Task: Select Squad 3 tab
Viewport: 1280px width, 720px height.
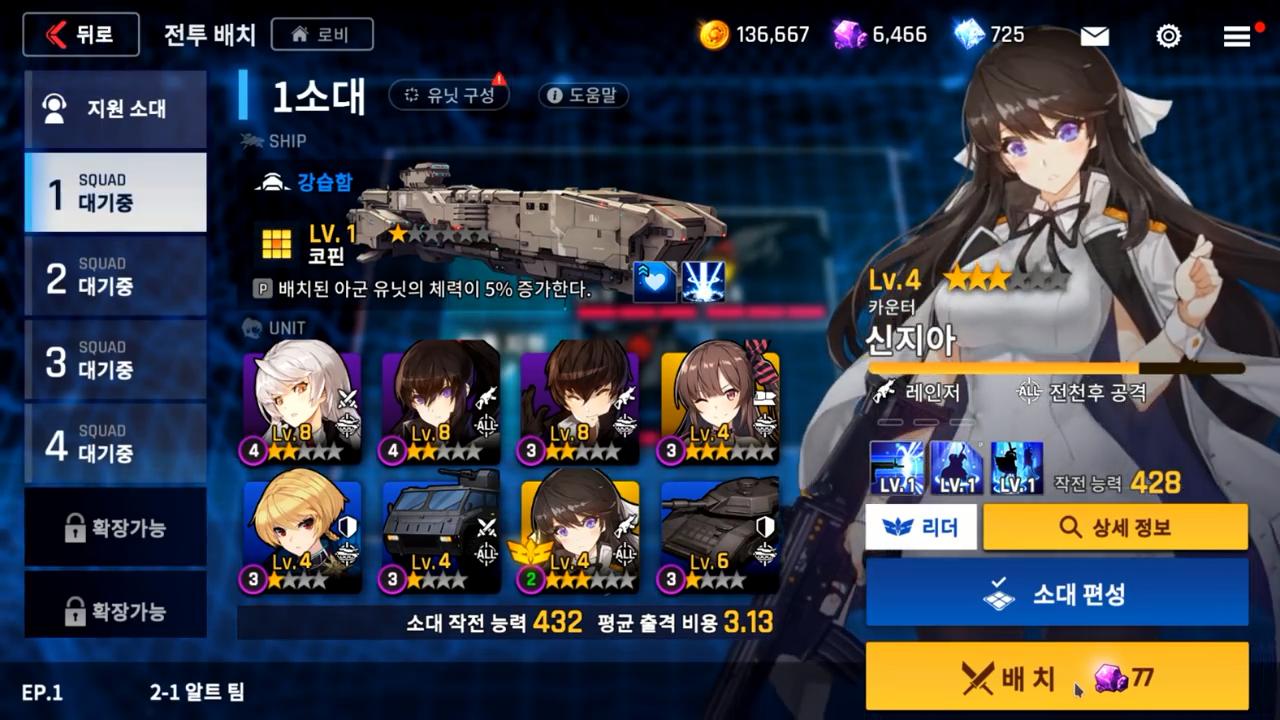Action: pos(115,360)
